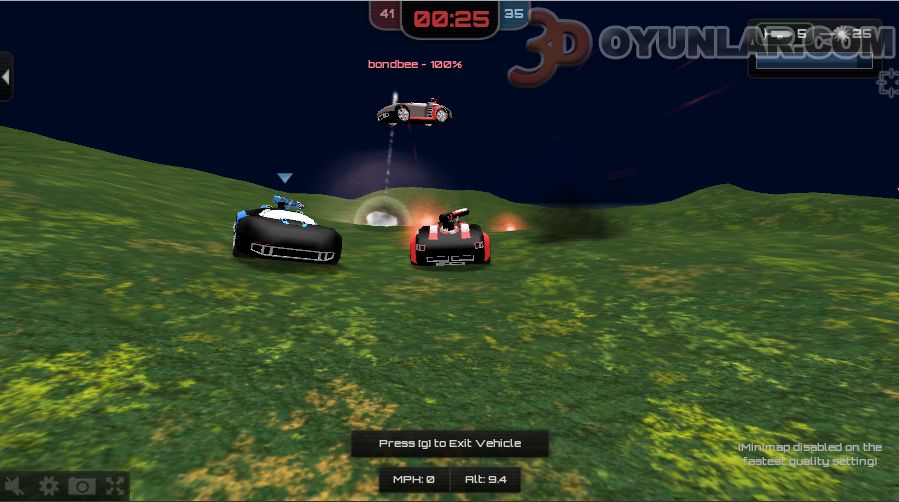The image size is (899, 502).
Task: Select the starburst weapon icon
Action: 842,34
